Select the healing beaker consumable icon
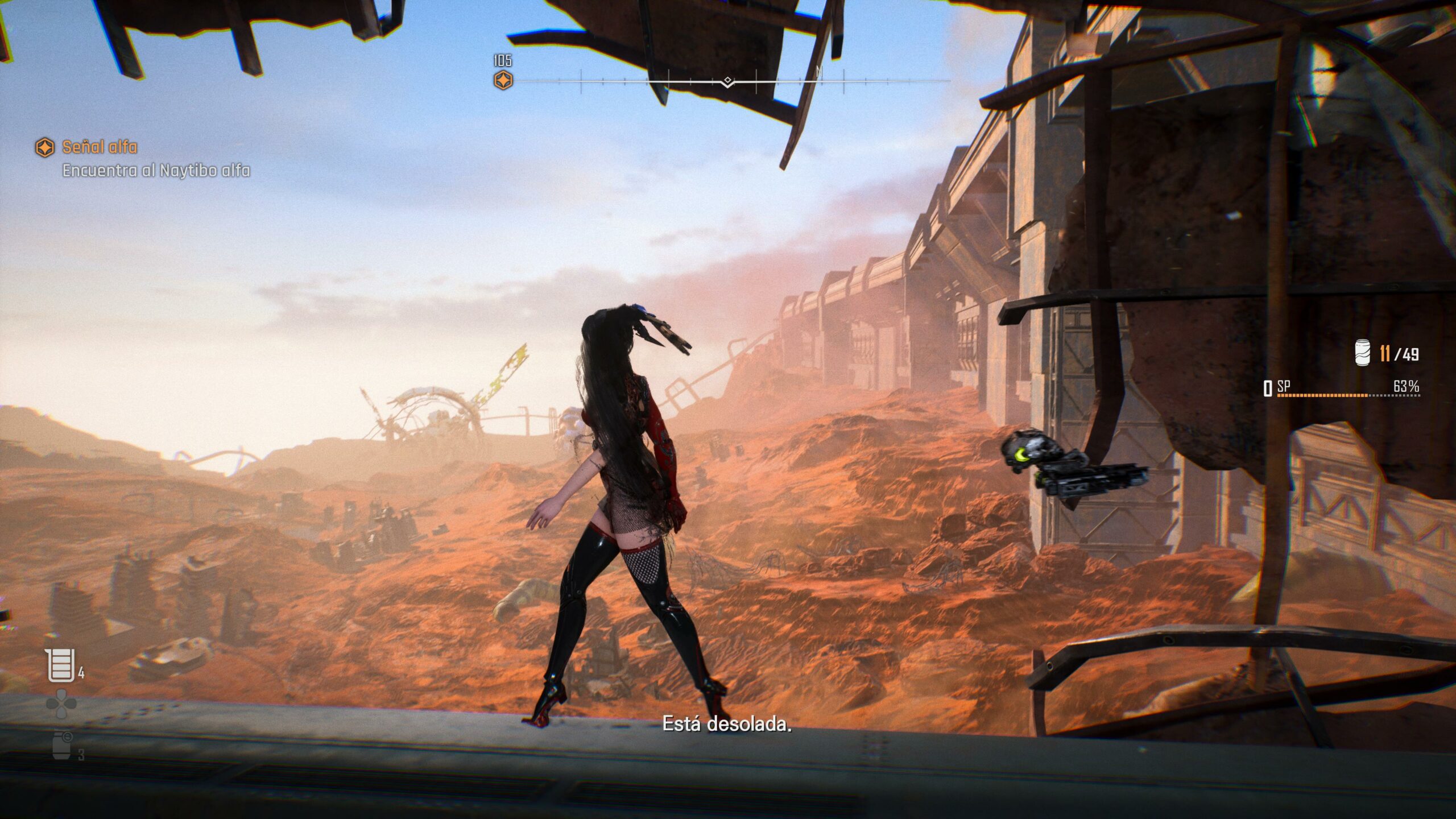The width and height of the screenshot is (1456, 819). tap(60, 665)
